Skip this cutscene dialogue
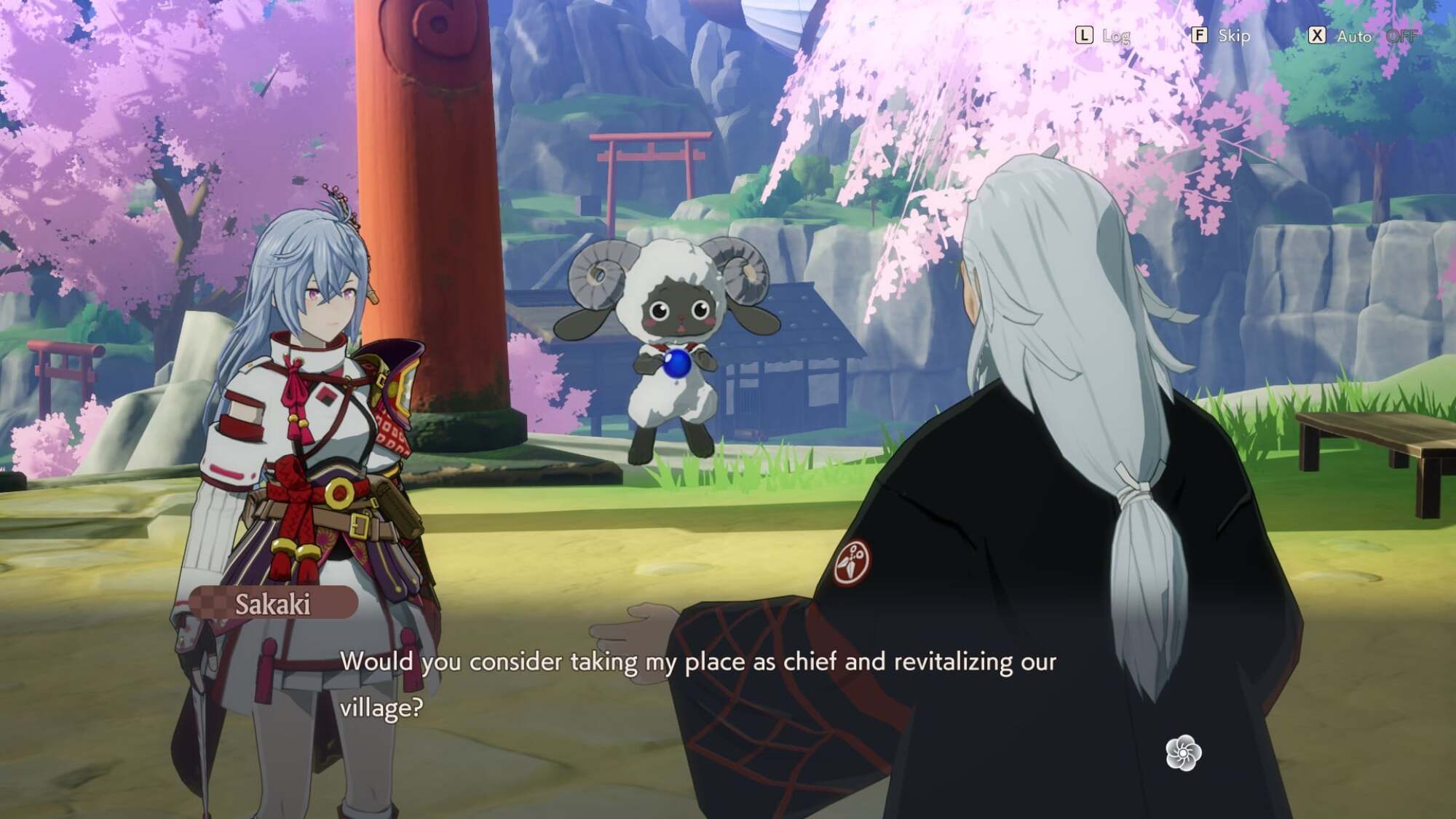The image size is (1456, 819). point(1221,36)
